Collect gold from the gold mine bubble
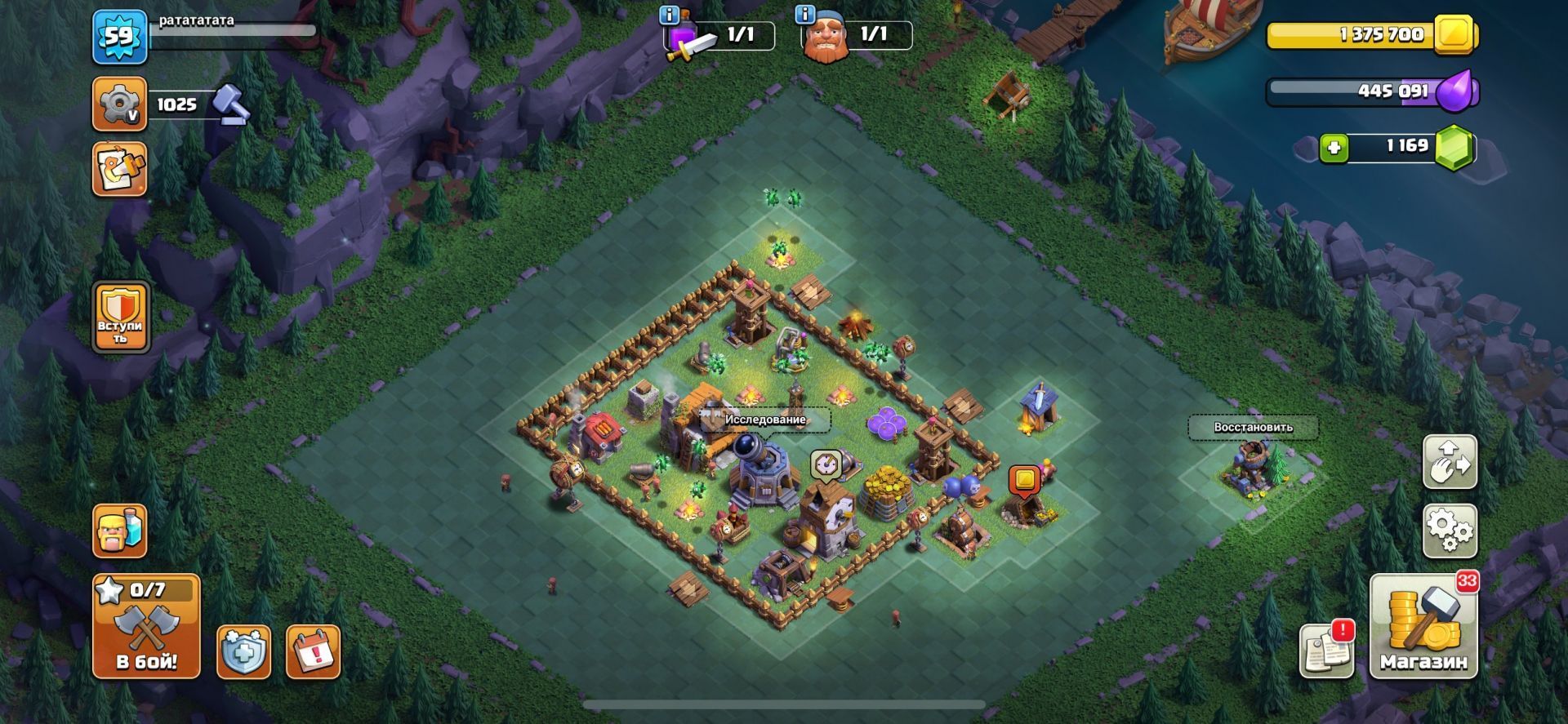The width and height of the screenshot is (1568, 724). (1023, 479)
